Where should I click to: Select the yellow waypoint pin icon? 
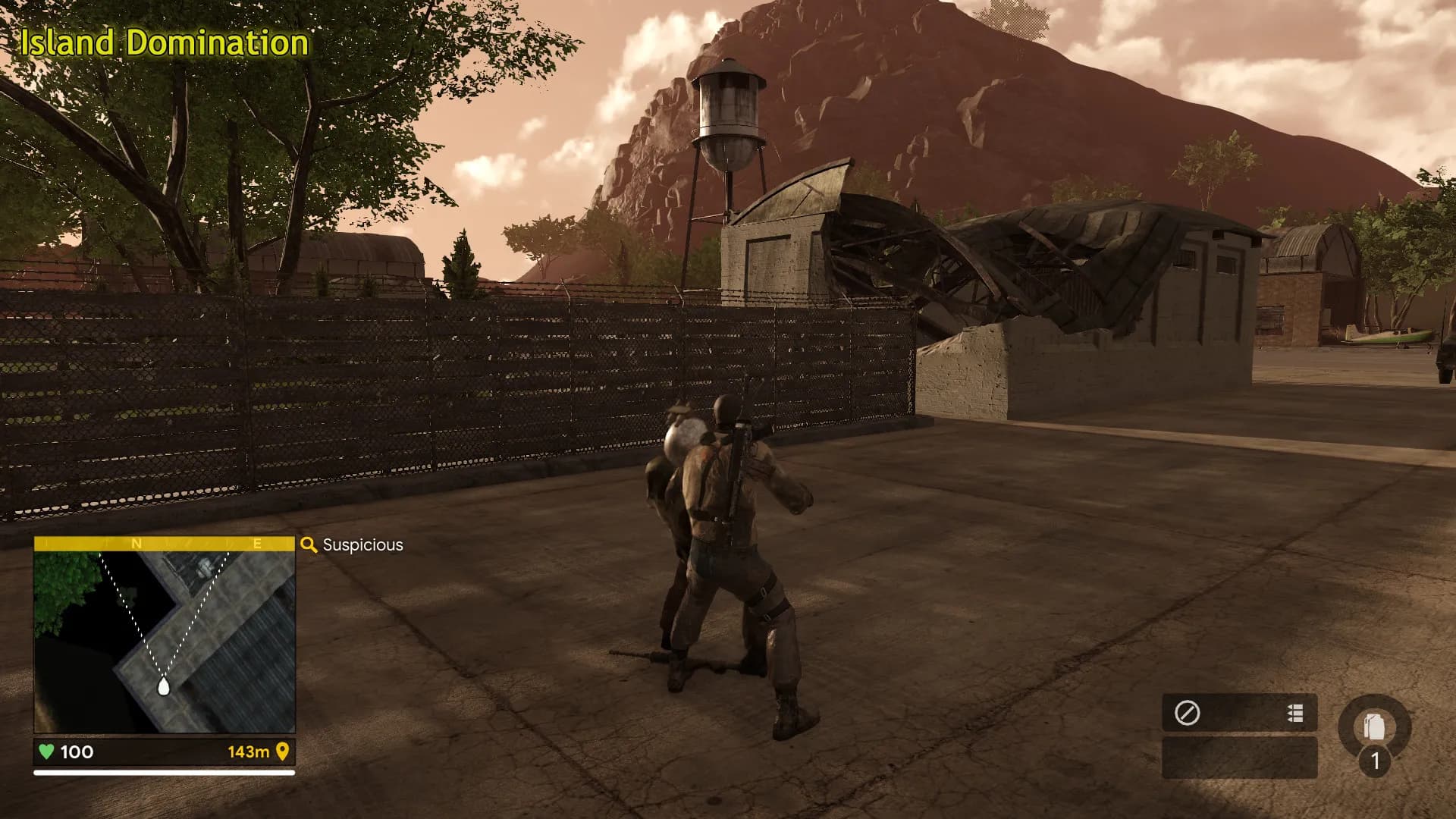283,752
